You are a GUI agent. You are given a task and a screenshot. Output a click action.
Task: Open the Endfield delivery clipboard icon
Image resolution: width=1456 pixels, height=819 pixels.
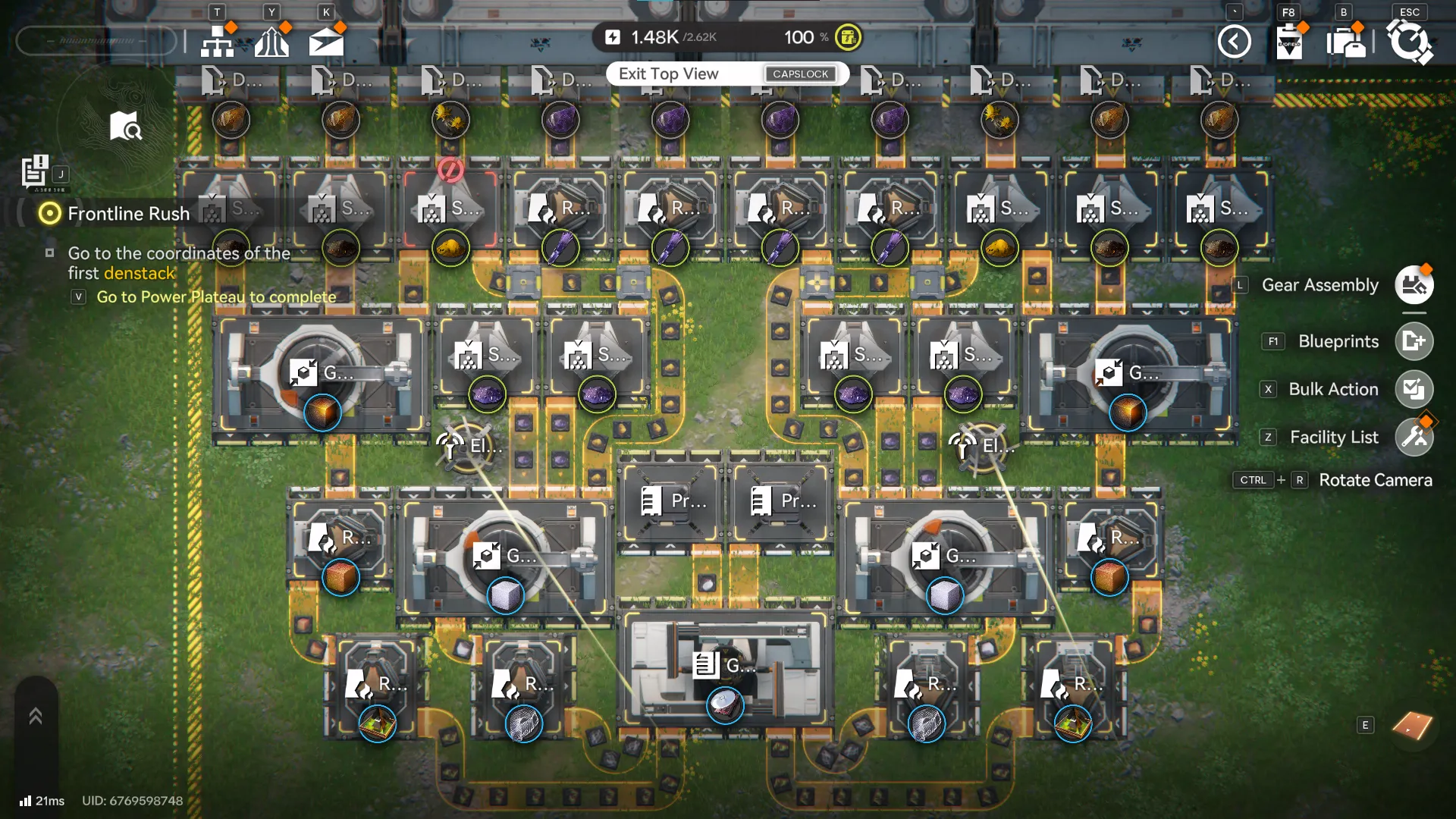point(1290,44)
